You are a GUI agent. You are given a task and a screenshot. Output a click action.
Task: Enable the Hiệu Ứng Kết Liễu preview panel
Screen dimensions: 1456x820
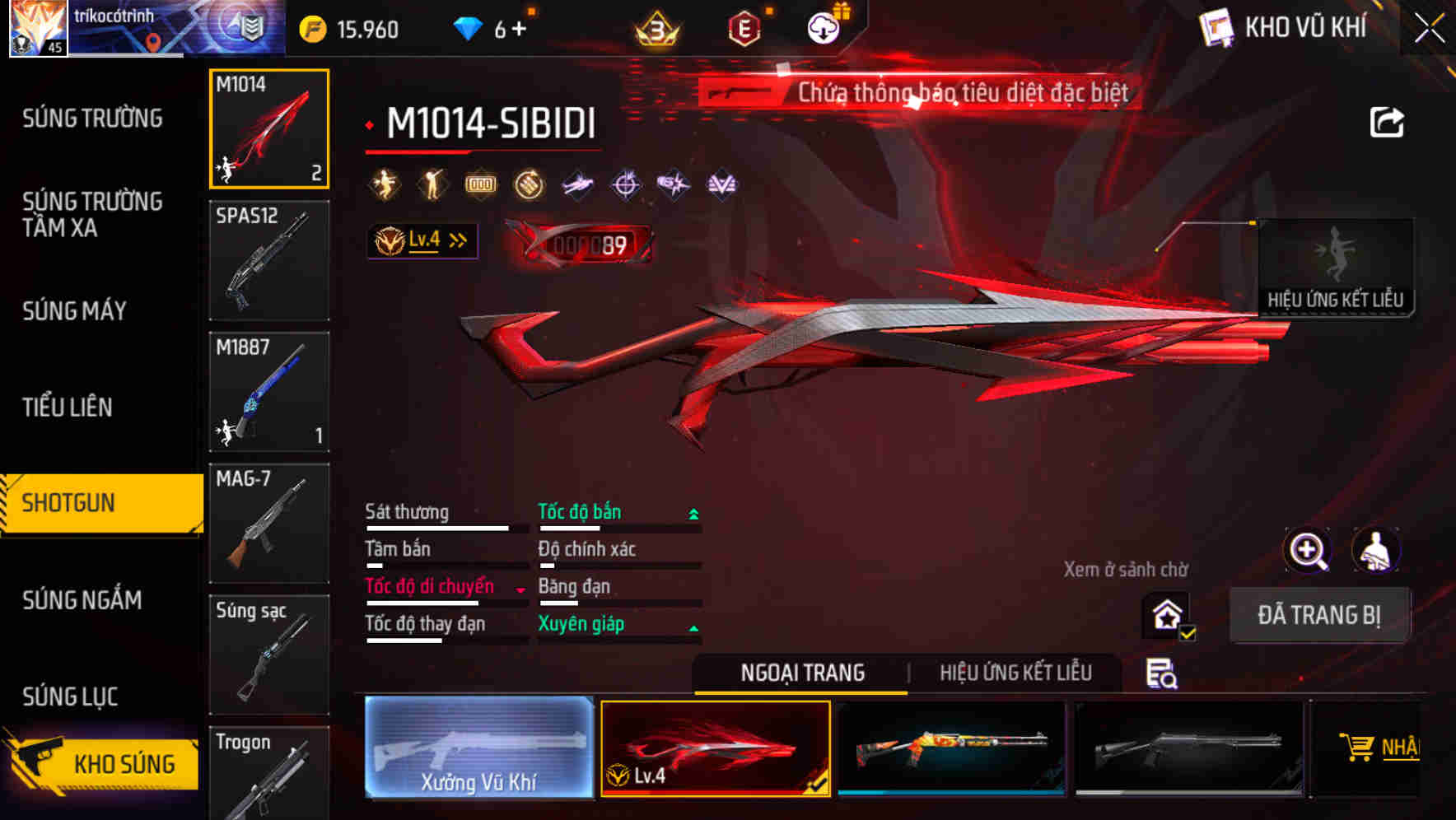(1336, 268)
